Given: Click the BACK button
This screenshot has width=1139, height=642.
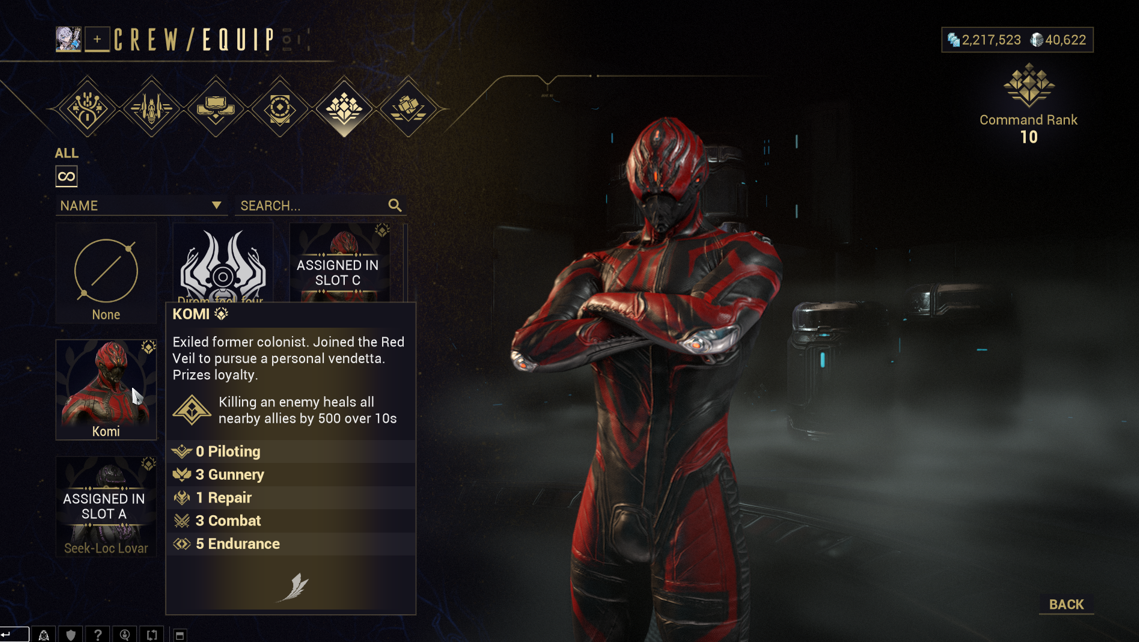Looking at the screenshot, I should pyautogui.click(x=1066, y=604).
